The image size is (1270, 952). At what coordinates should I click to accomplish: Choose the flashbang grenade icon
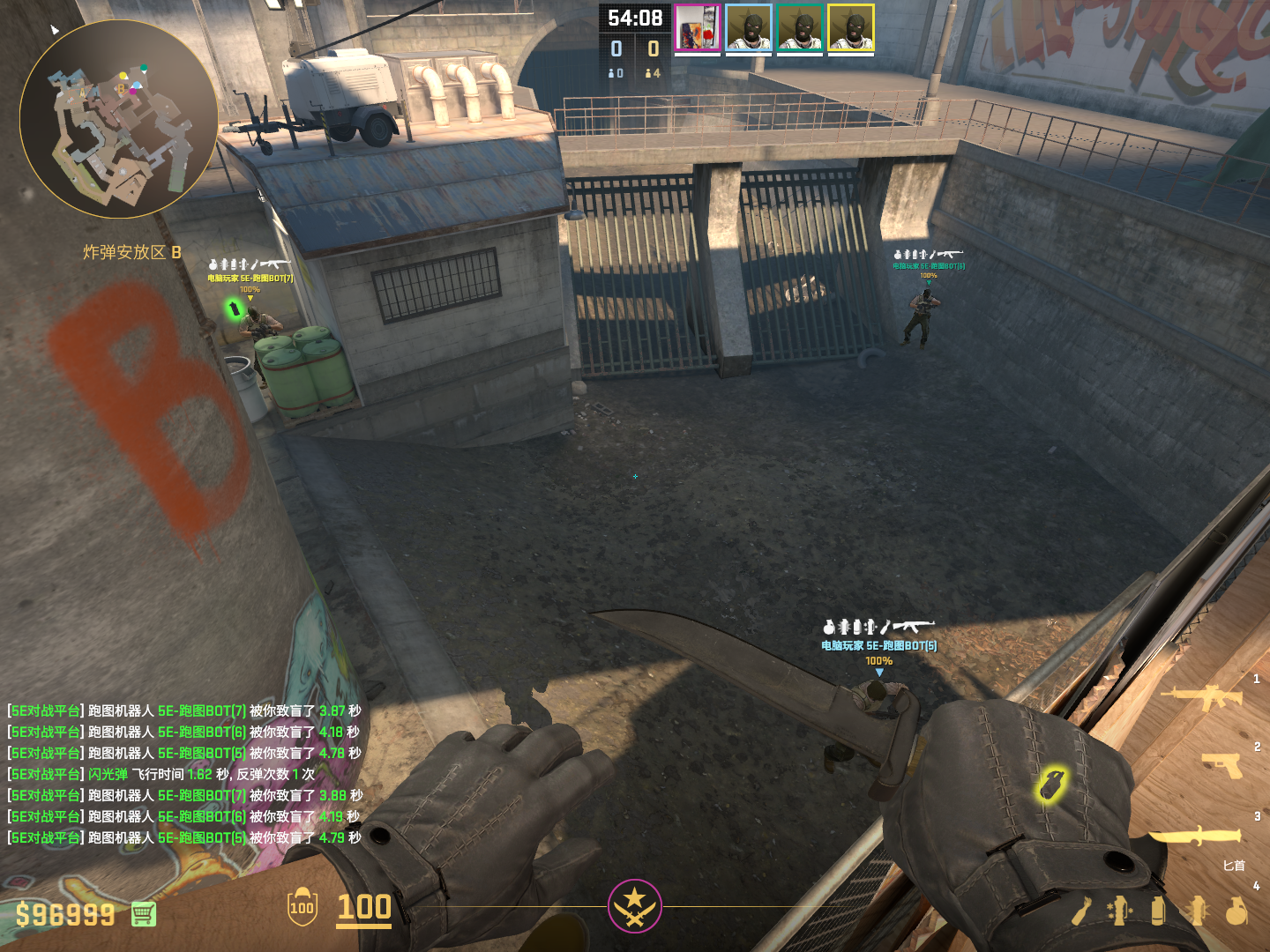point(1197,911)
